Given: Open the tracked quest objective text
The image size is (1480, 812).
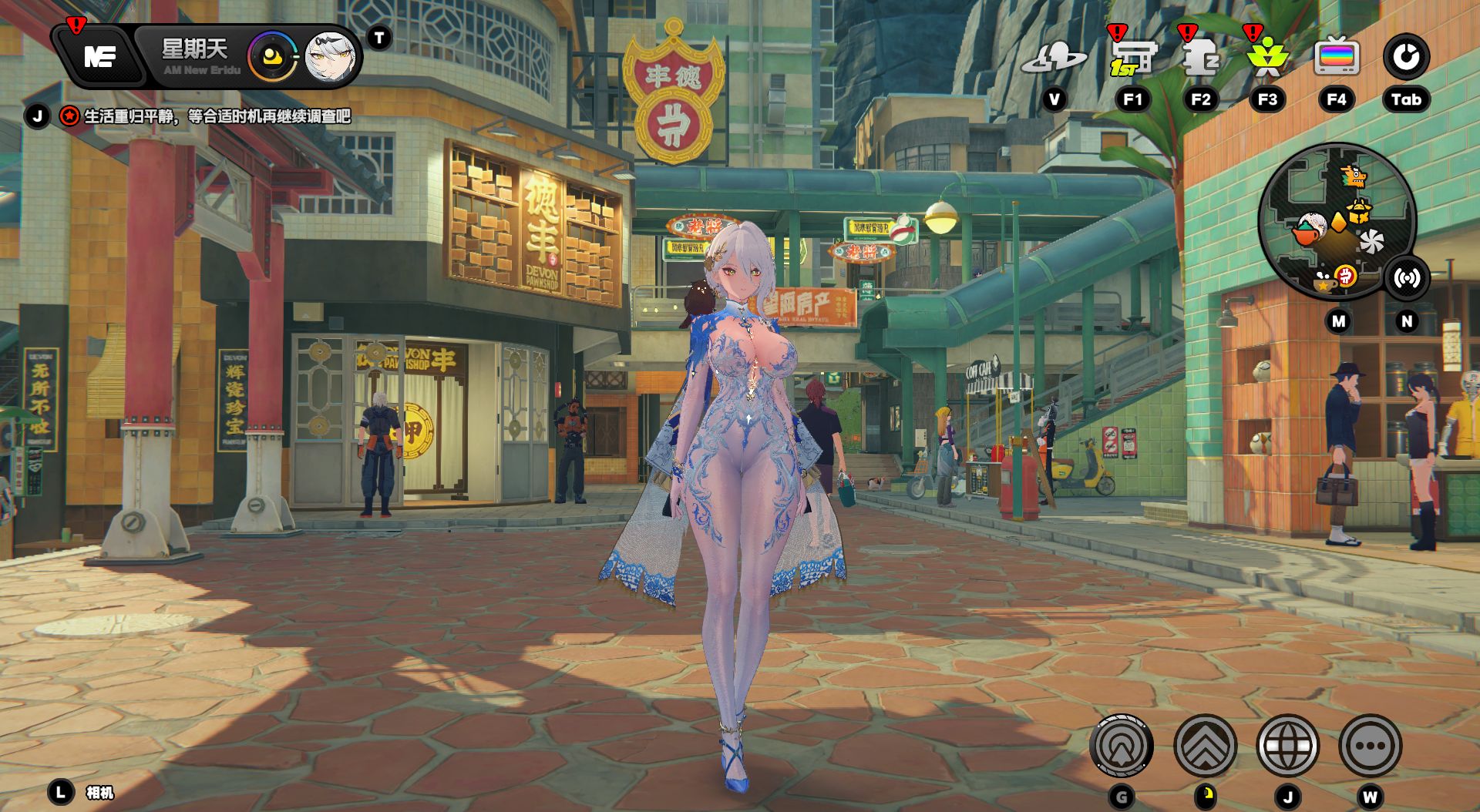Looking at the screenshot, I should [217, 116].
